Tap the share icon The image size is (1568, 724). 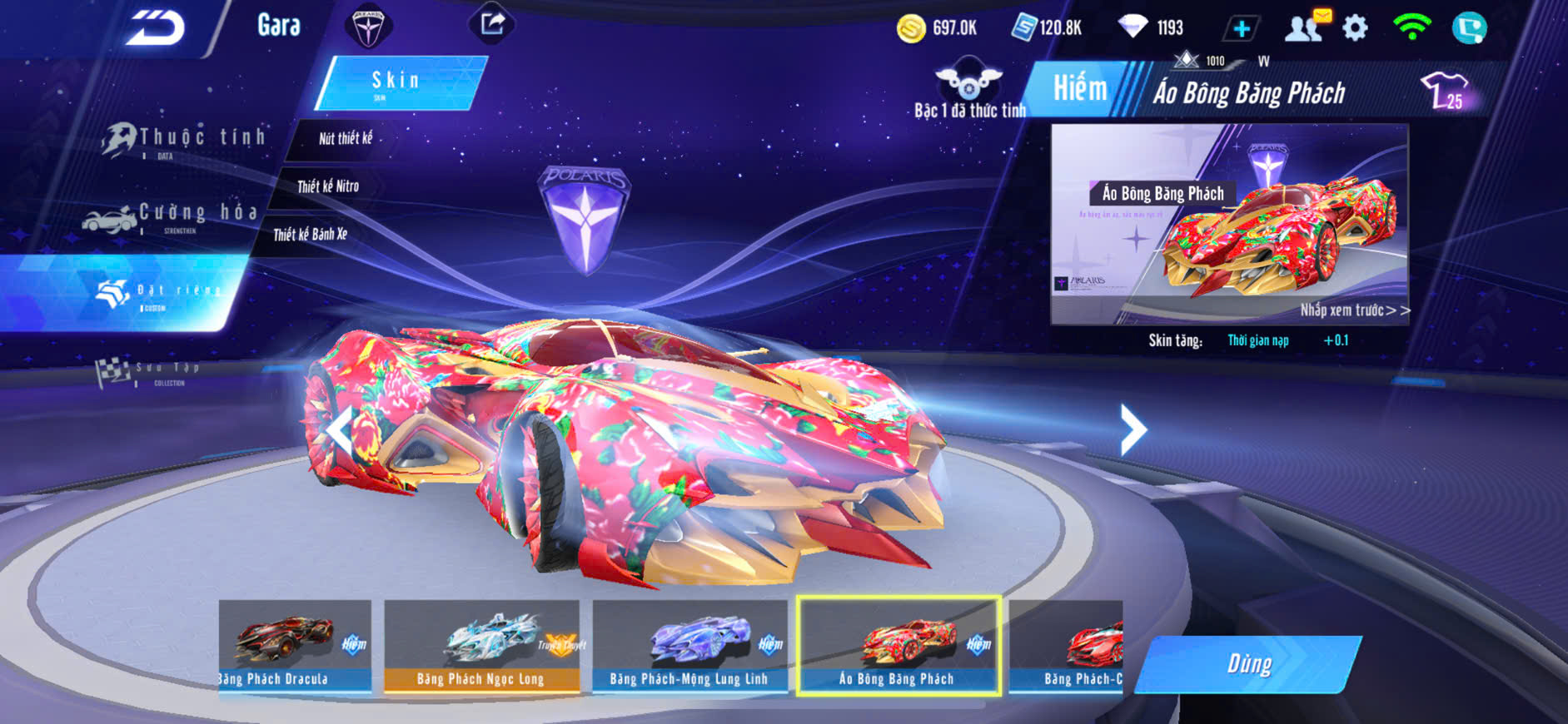(x=491, y=24)
